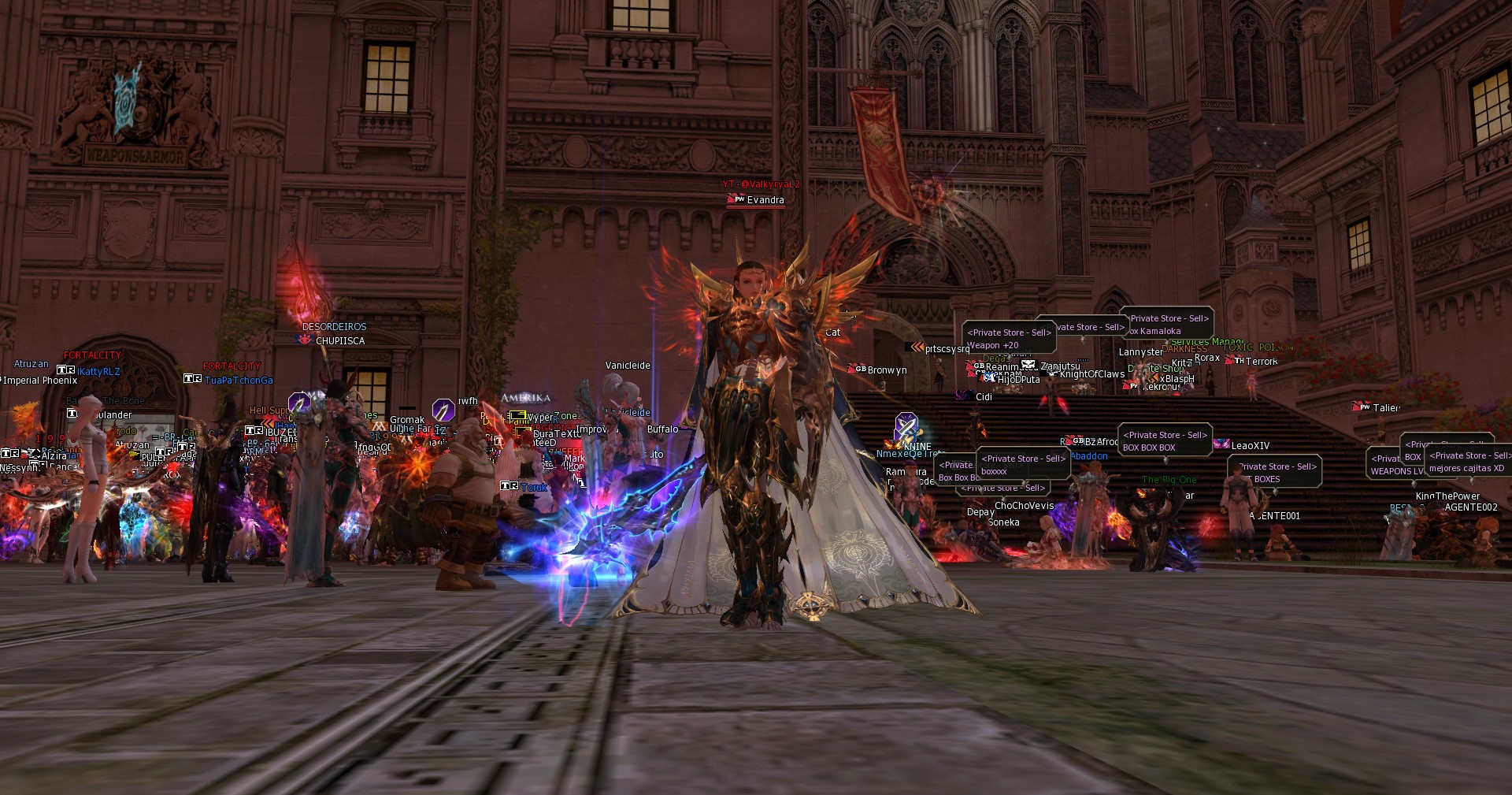Open the "BOXES" private store bubble above AGENTE001

point(1273,473)
